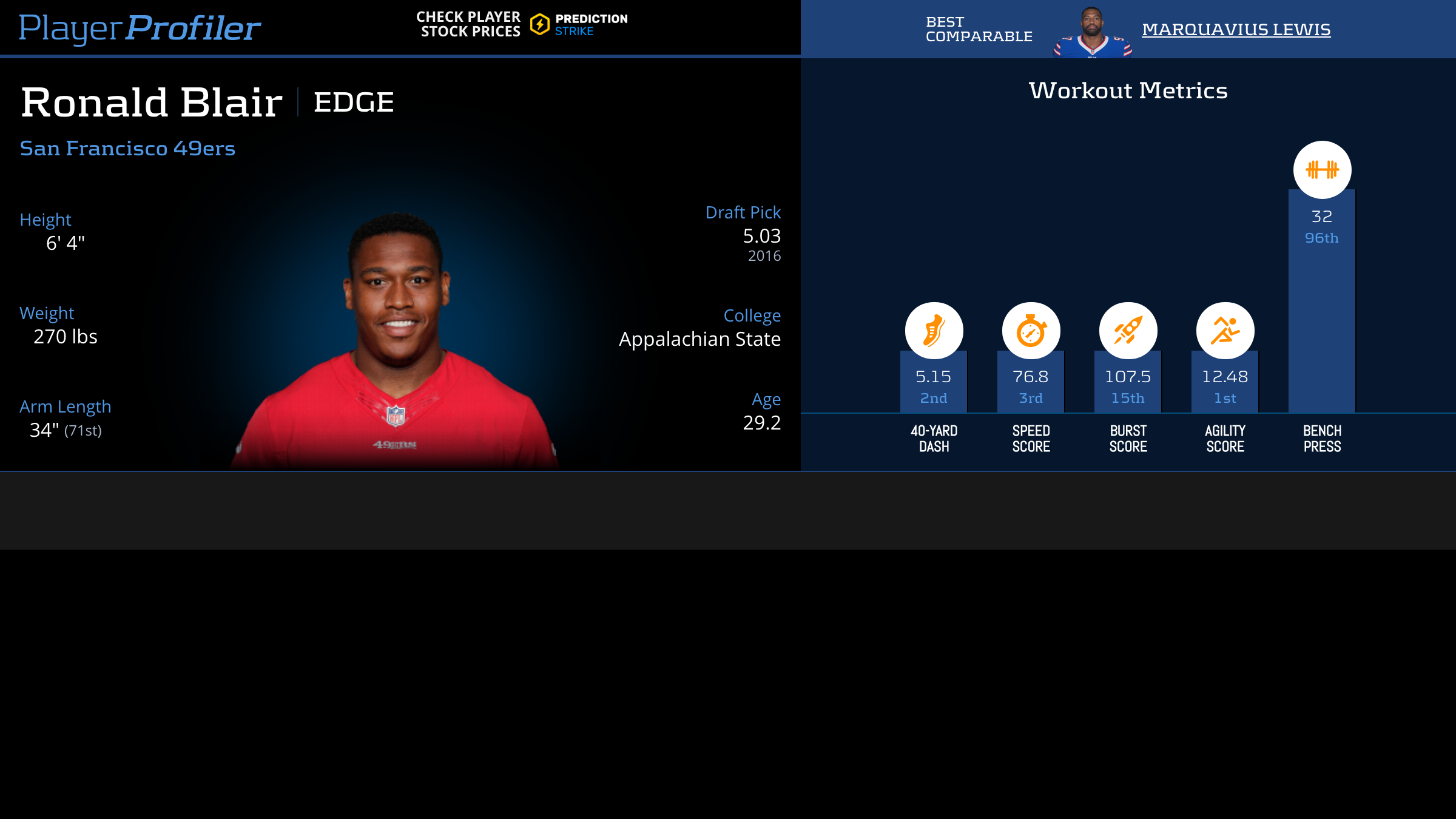
Task: Open the PlayerProfiler home logo
Action: (140, 28)
